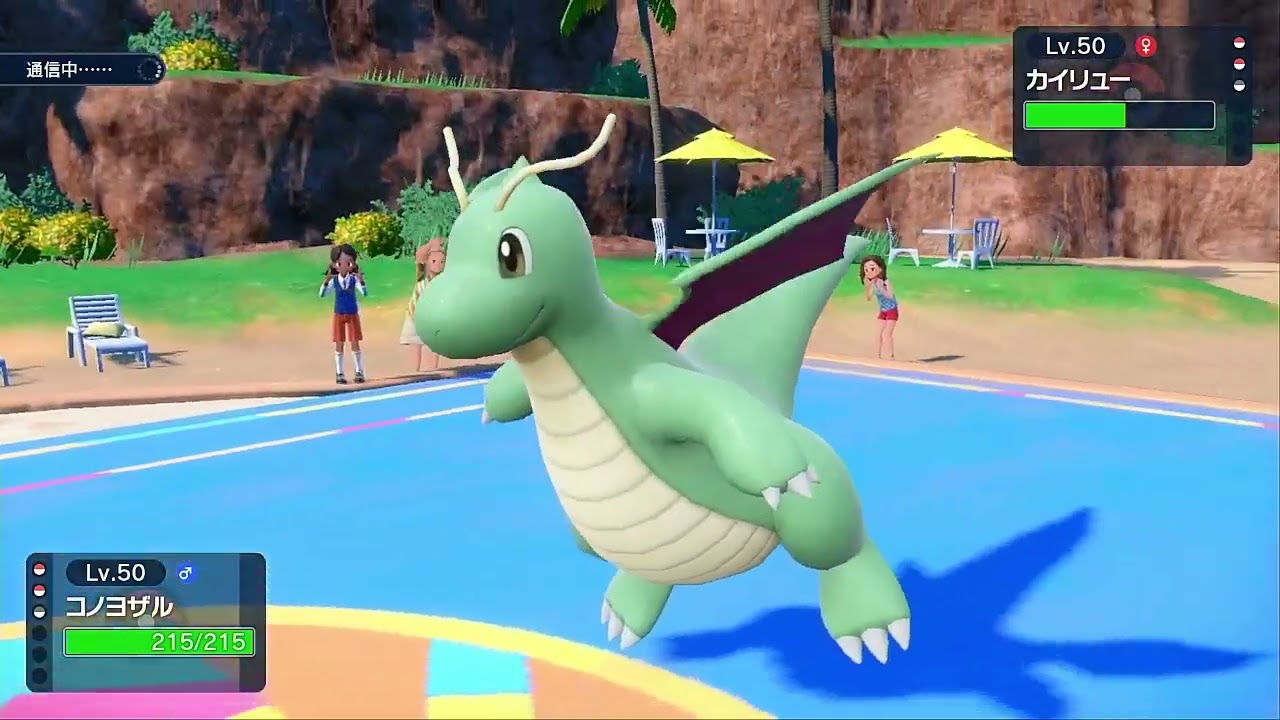Click the middle Poké Ball on opponent panel

1240,63
